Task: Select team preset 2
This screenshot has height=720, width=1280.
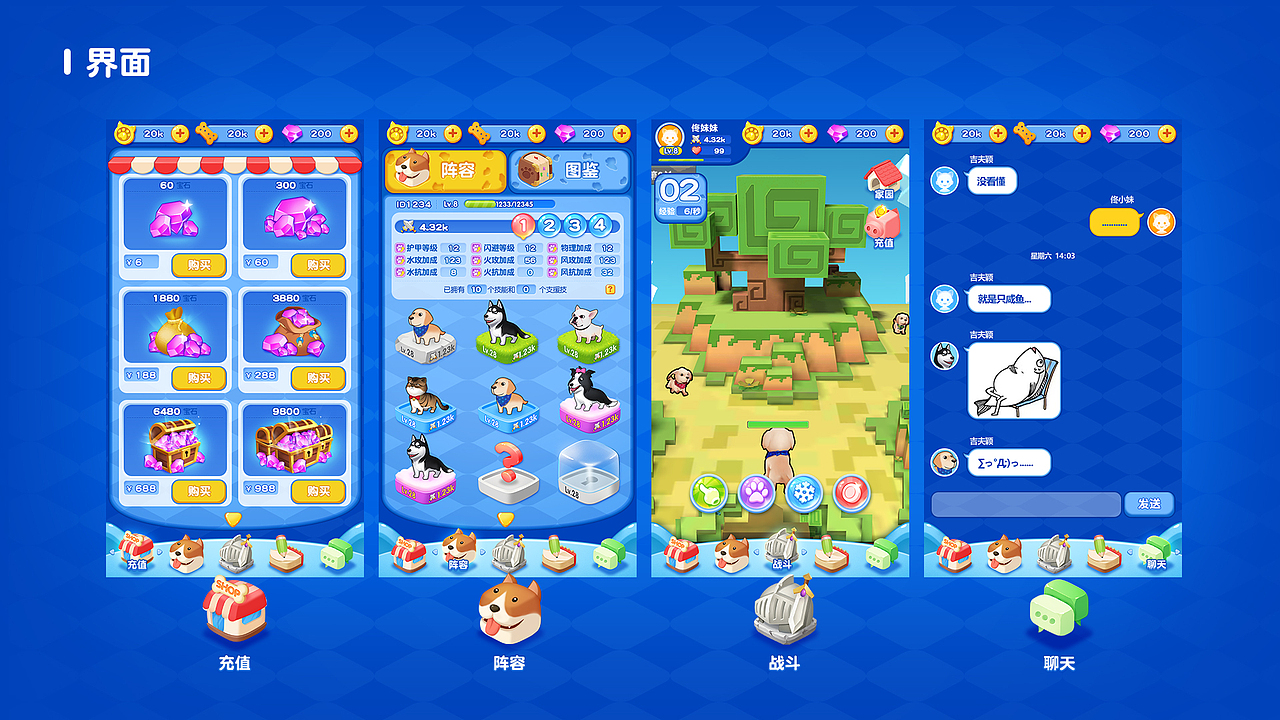Action: pyautogui.click(x=549, y=227)
